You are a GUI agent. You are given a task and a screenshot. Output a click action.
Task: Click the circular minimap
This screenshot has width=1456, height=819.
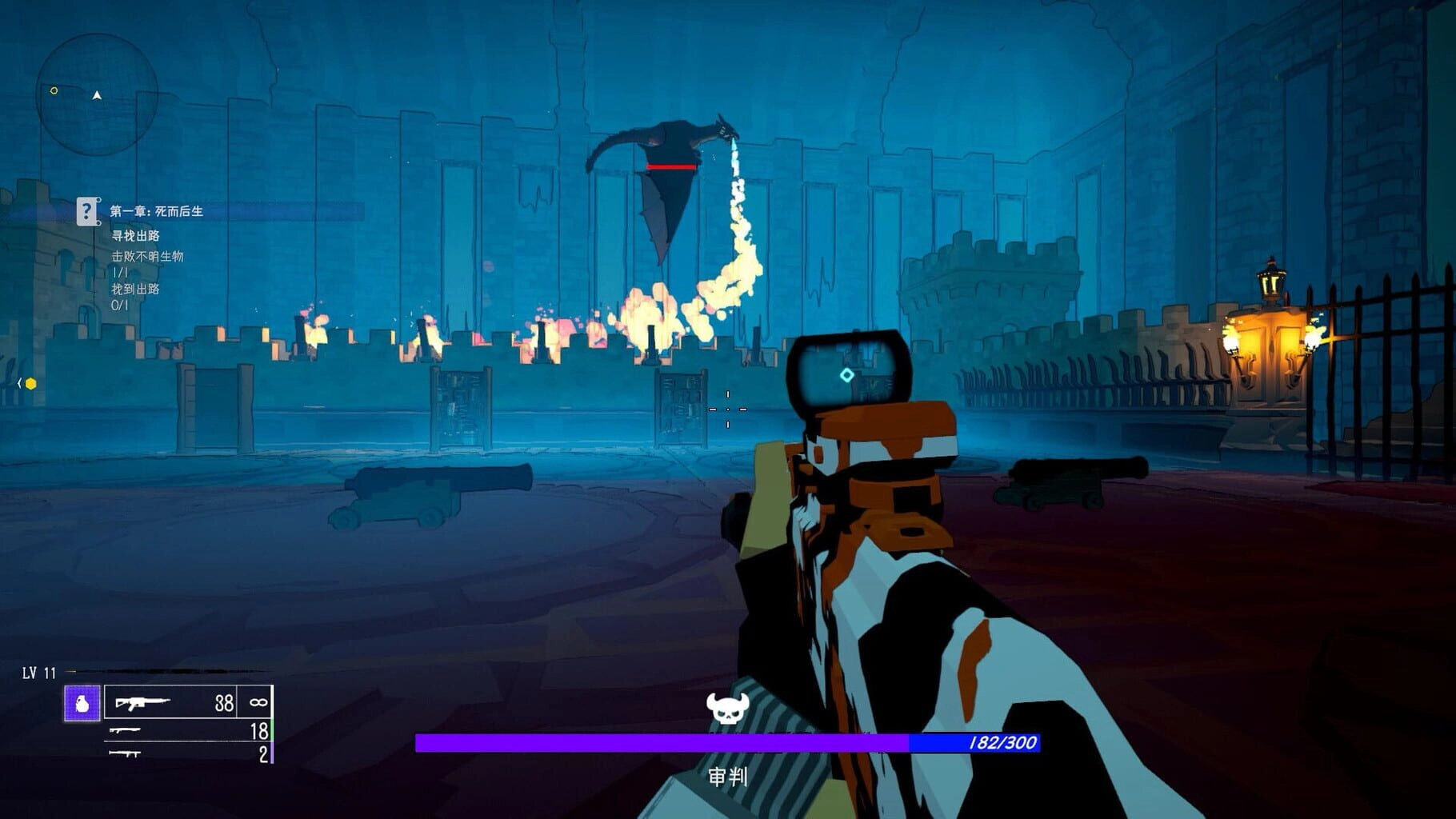[x=97, y=94]
